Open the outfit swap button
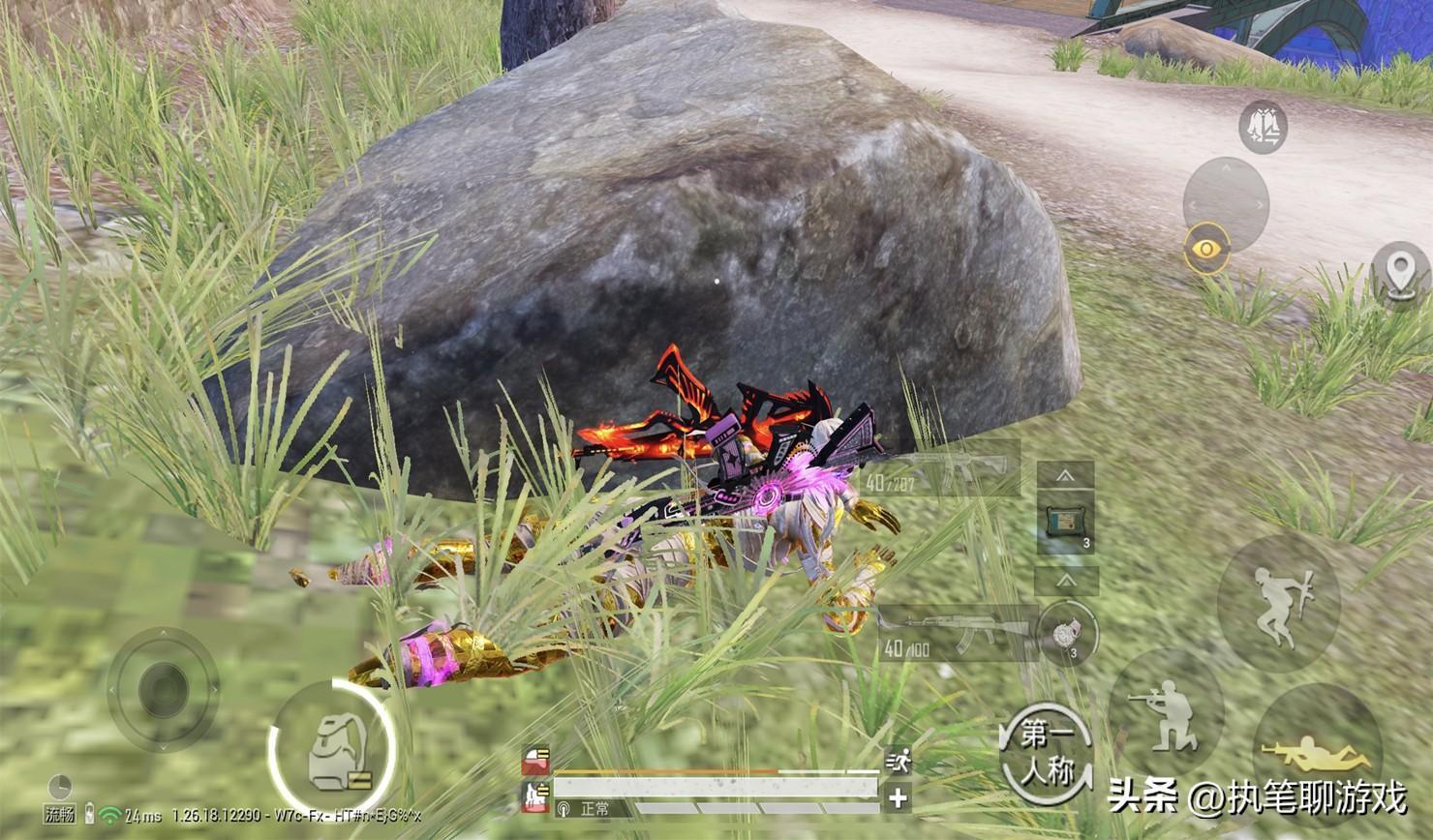 point(1263,128)
